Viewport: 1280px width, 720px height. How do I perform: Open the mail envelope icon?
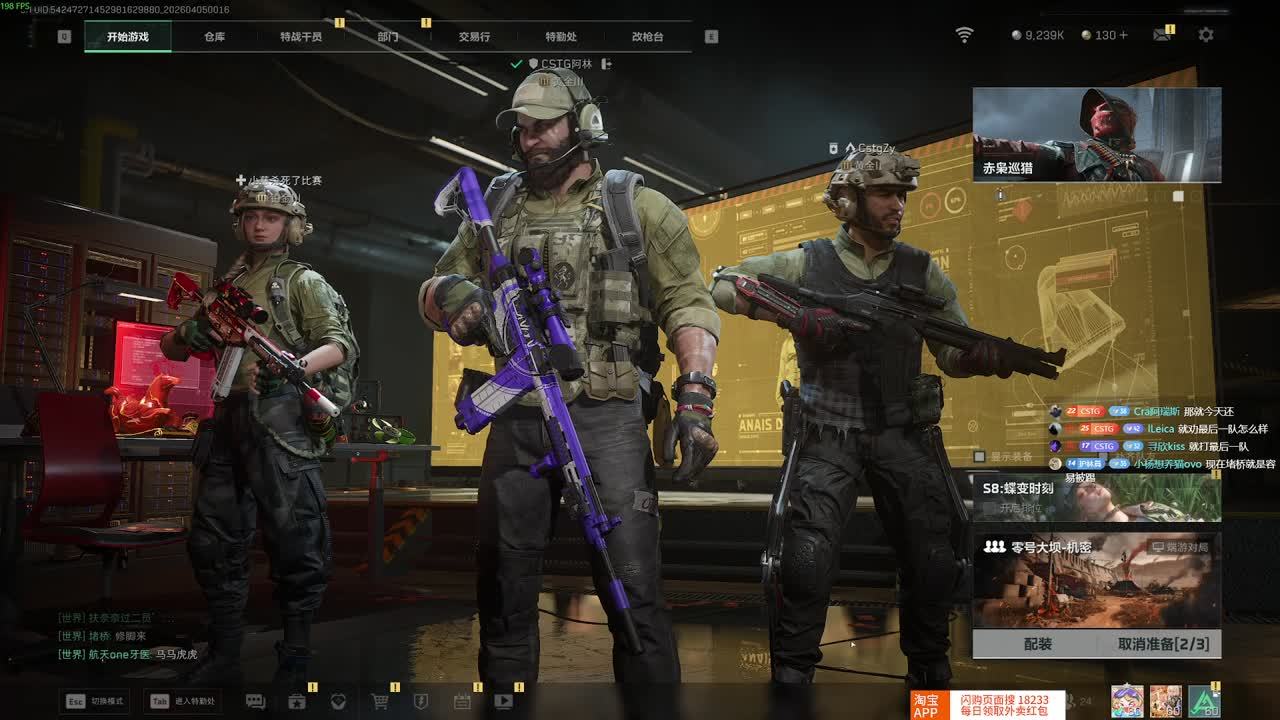(1161, 35)
